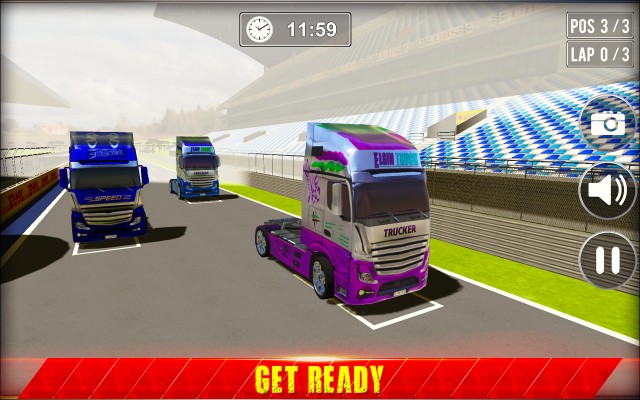The height and width of the screenshot is (400, 640).
Task: Switch the camera view
Action: [607, 123]
